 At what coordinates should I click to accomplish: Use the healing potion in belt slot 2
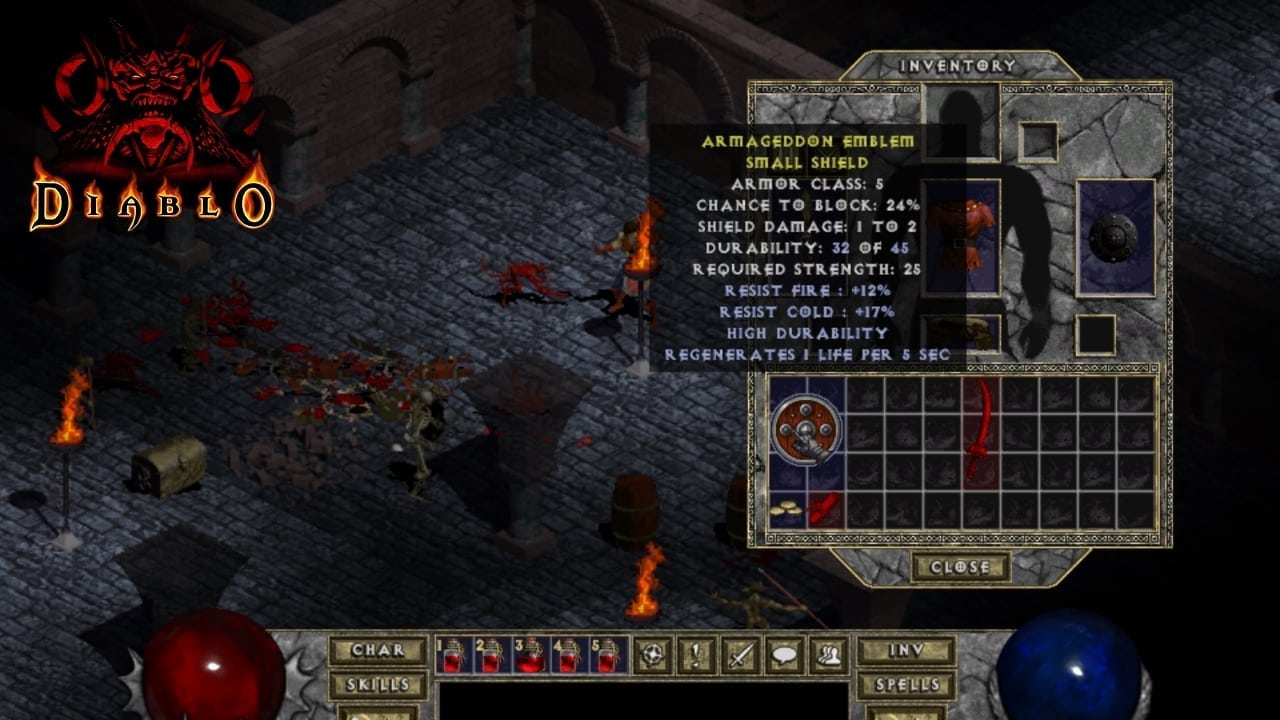(x=491, y=655)
